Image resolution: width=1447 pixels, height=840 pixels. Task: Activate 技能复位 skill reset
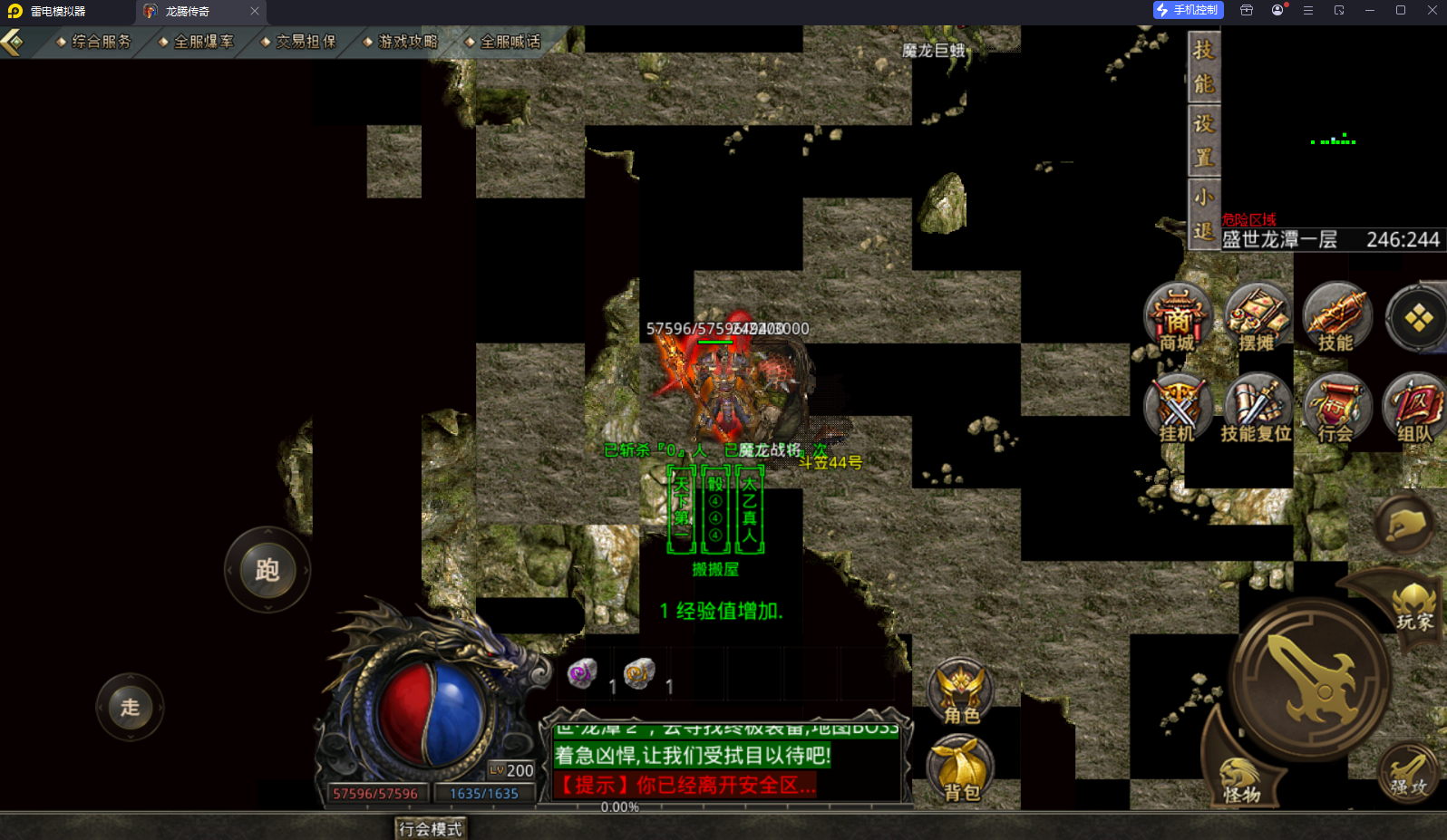tap(1257, 409)
